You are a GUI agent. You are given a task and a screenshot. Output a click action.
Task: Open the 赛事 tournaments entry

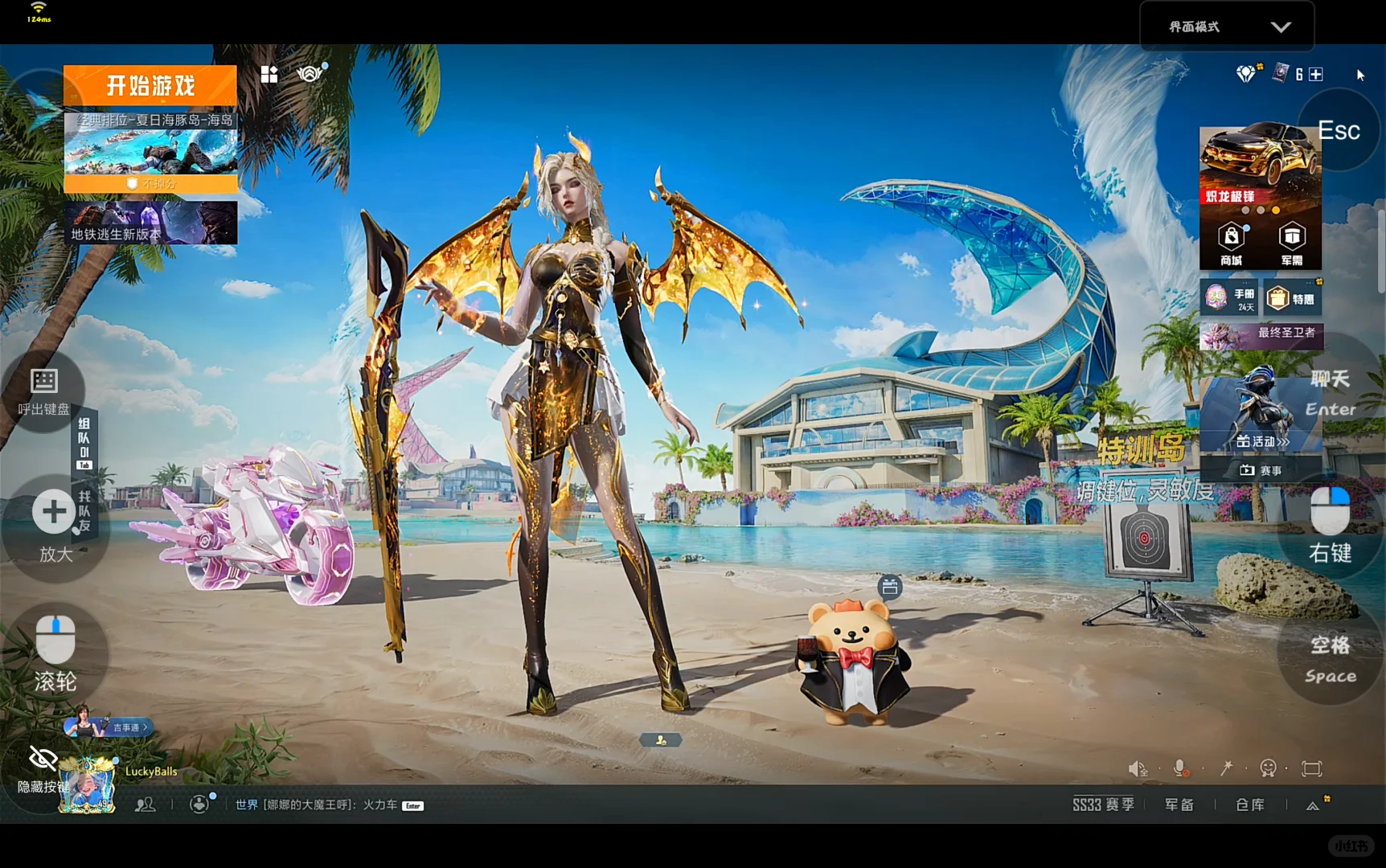pos(1261,470)
